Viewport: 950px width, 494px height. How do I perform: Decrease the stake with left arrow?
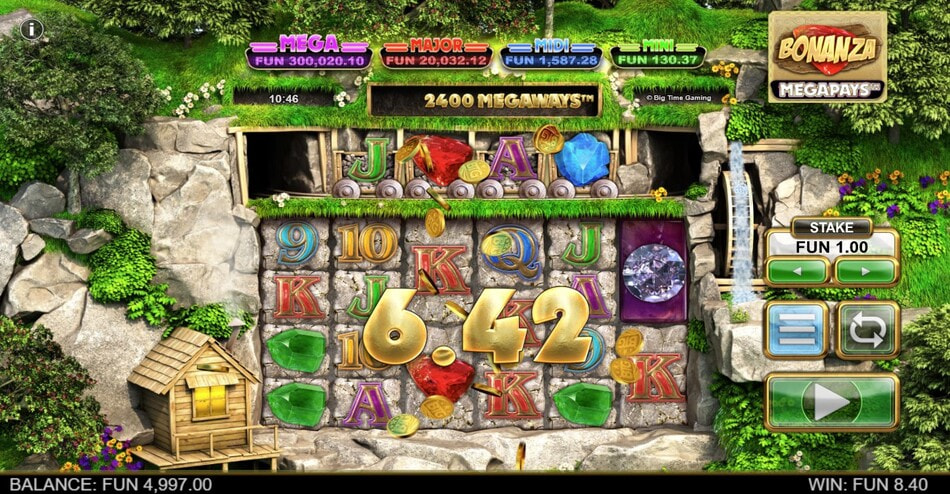click(x=797, y=271)
